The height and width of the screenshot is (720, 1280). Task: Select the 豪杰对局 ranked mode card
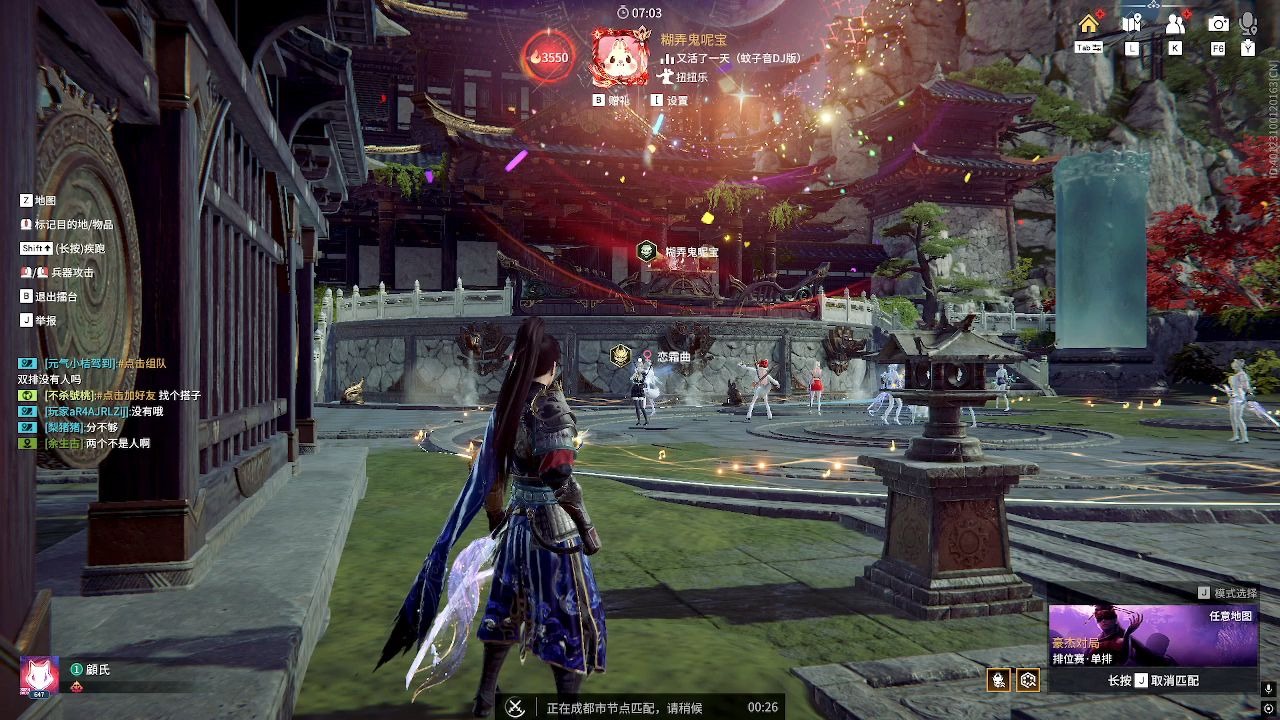click(x=1153, y=636)
